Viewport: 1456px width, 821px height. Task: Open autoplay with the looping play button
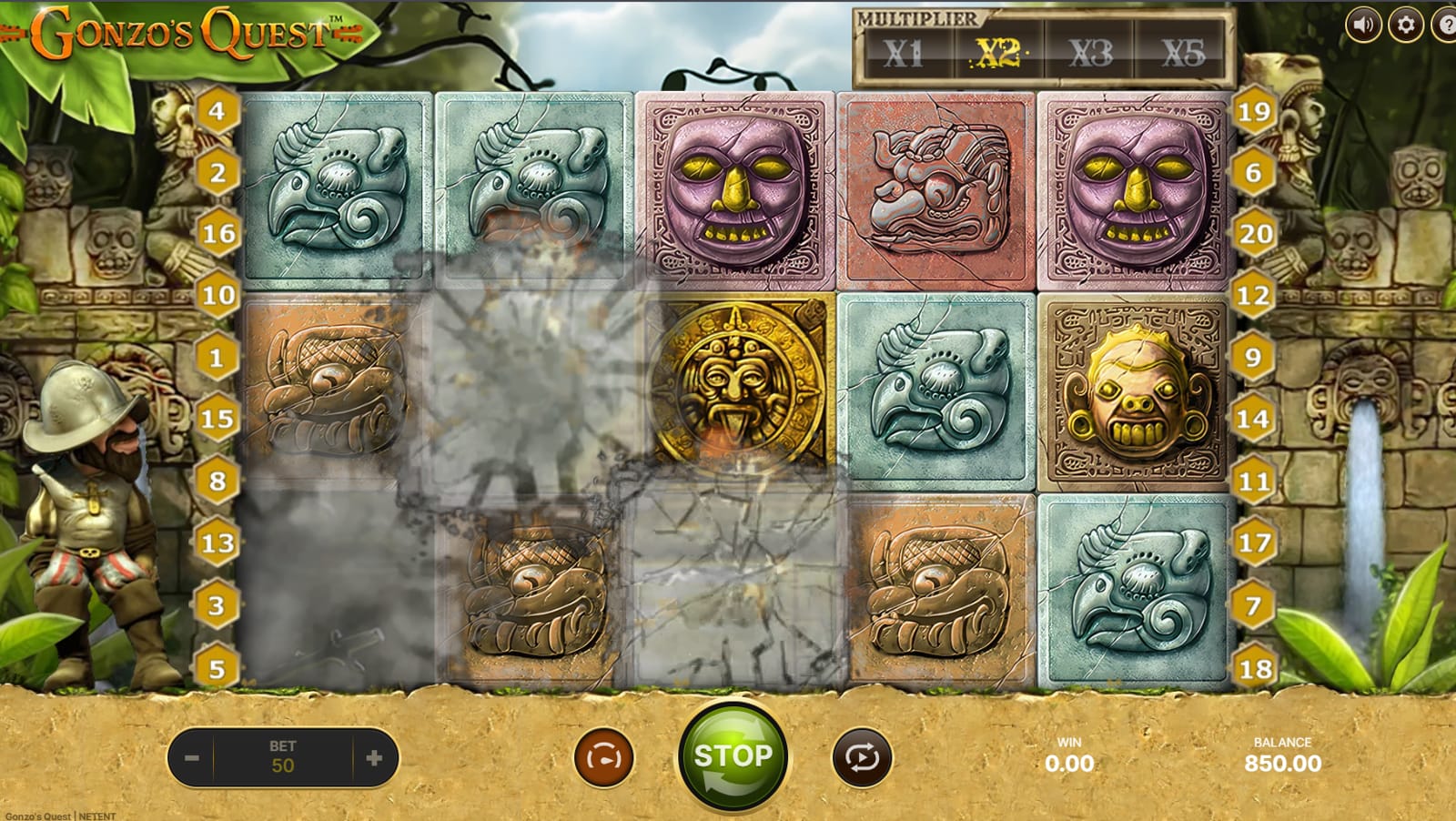pyautogui.click(x=862, y=757)
